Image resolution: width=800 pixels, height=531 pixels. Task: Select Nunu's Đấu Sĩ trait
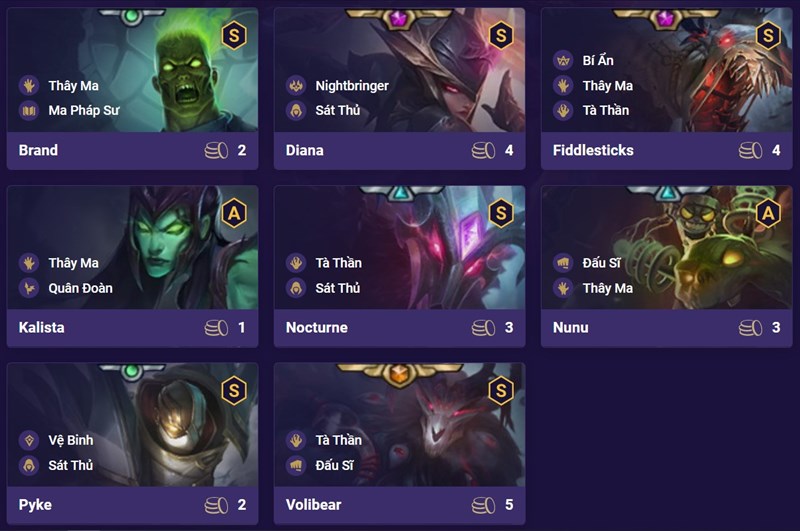[602, 263]
